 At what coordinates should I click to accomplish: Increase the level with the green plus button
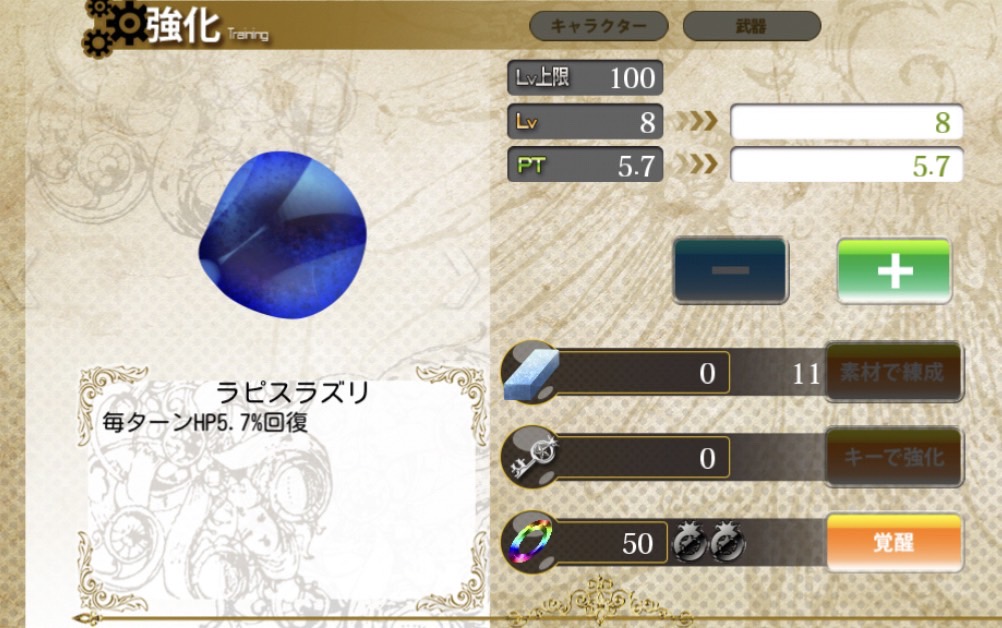[894, 270]
